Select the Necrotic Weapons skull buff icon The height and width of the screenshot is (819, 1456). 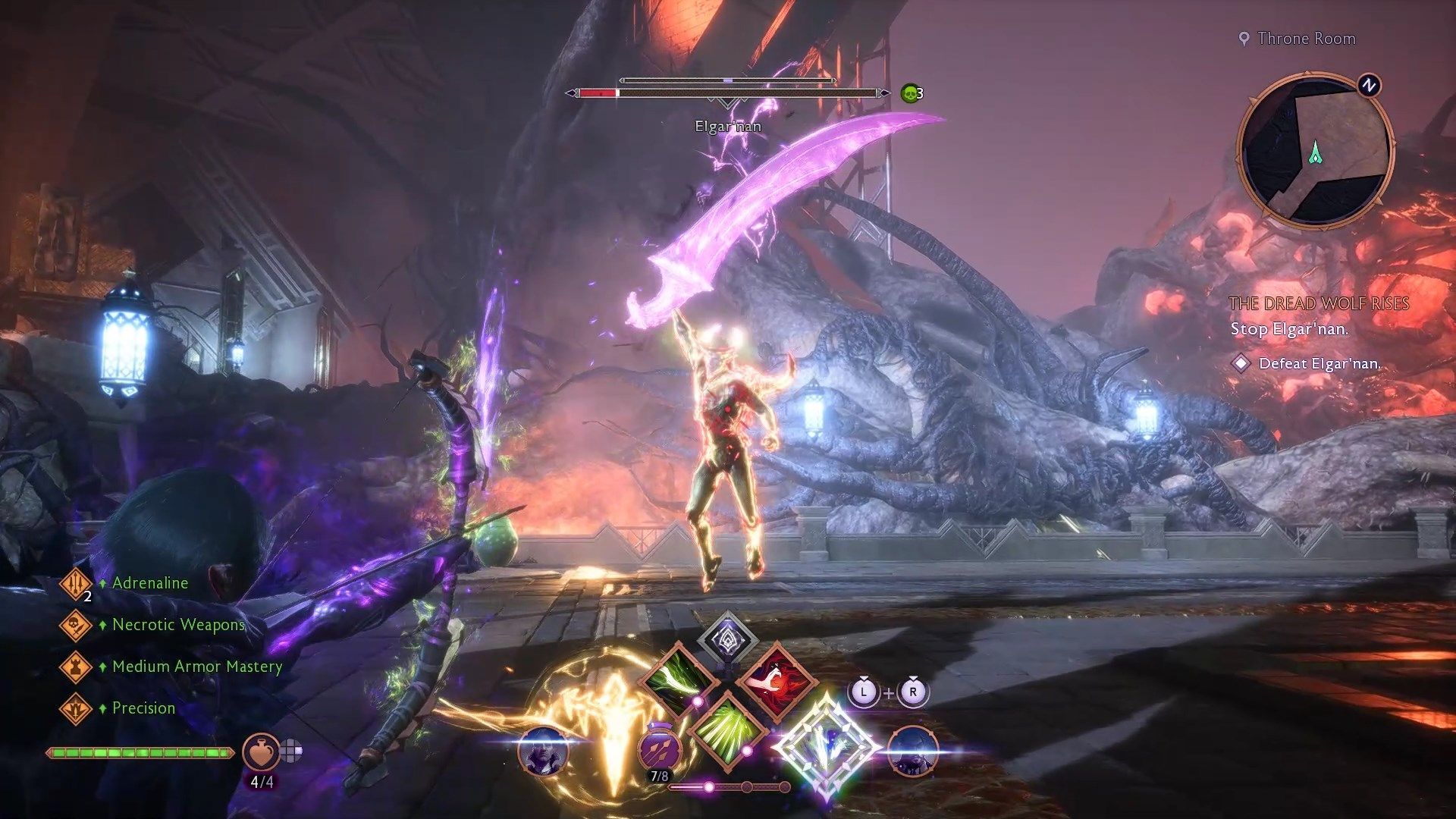point(76,625)
